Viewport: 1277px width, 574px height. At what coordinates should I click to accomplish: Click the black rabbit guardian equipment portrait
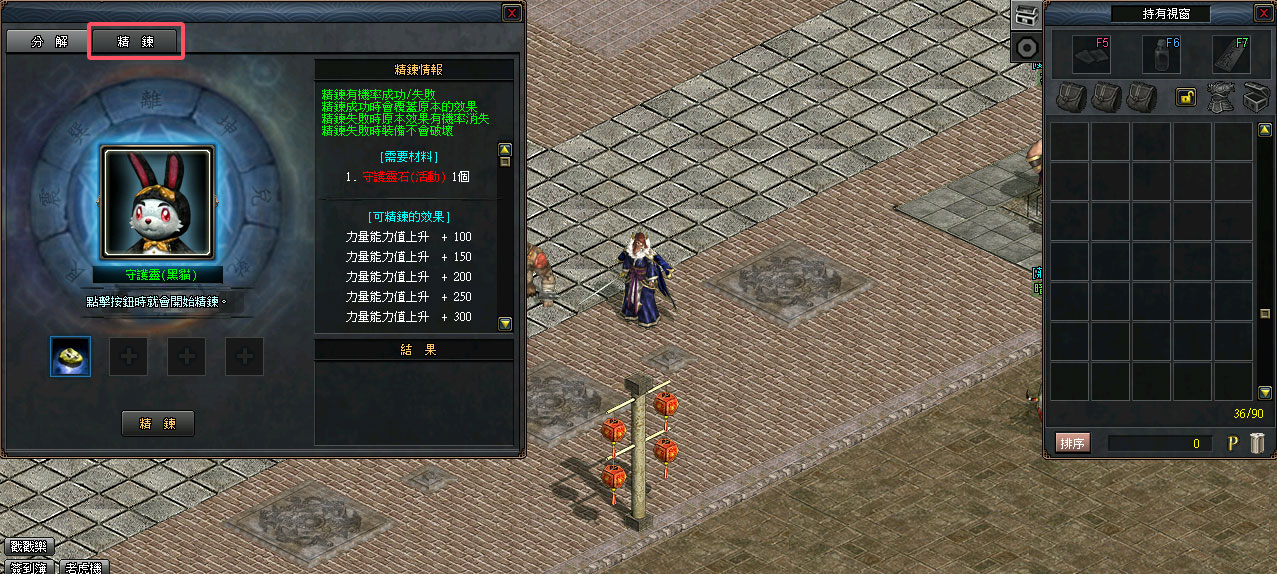[157, 203]
